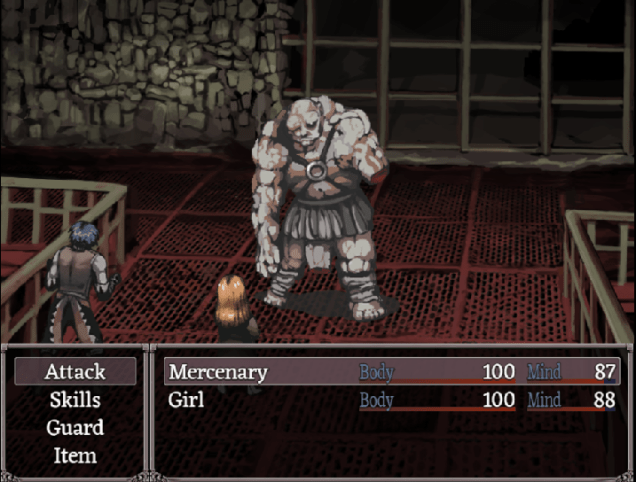Choose the Guard command

coord(75,428)
